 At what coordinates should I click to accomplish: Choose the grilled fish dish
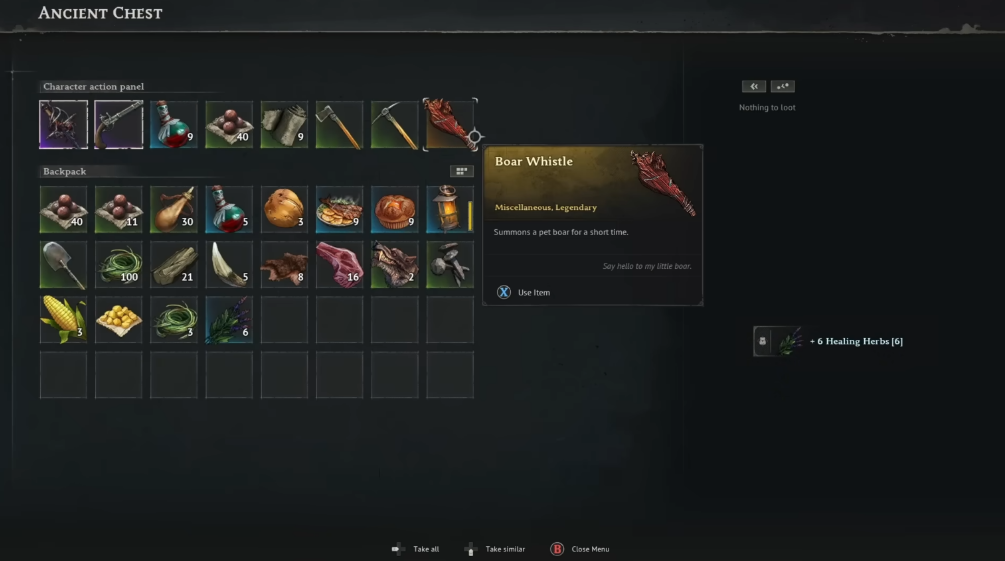(x=339, y=209)
